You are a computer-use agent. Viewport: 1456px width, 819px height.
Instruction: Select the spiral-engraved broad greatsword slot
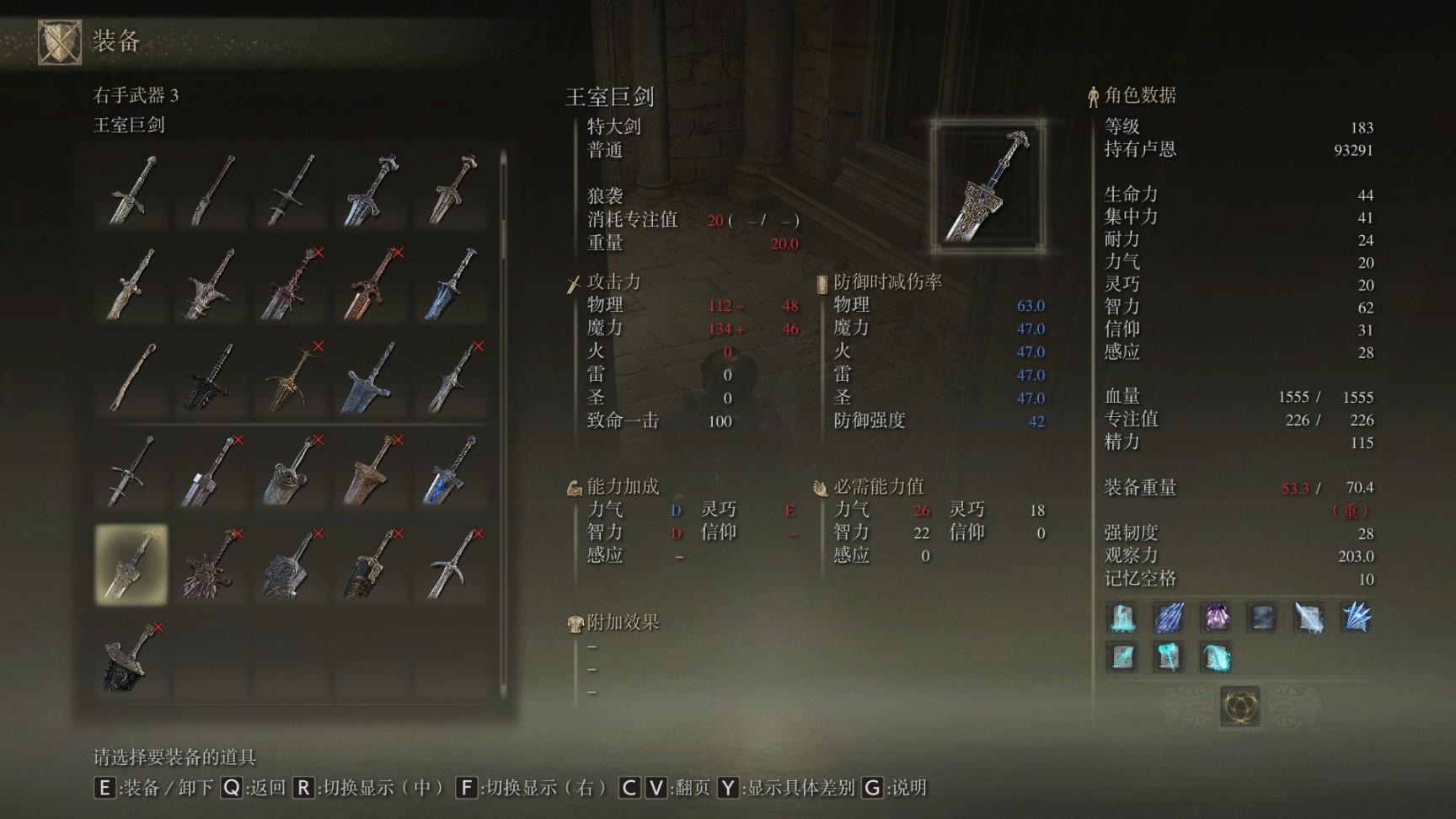pyautogui.click(x=292, y=565)
